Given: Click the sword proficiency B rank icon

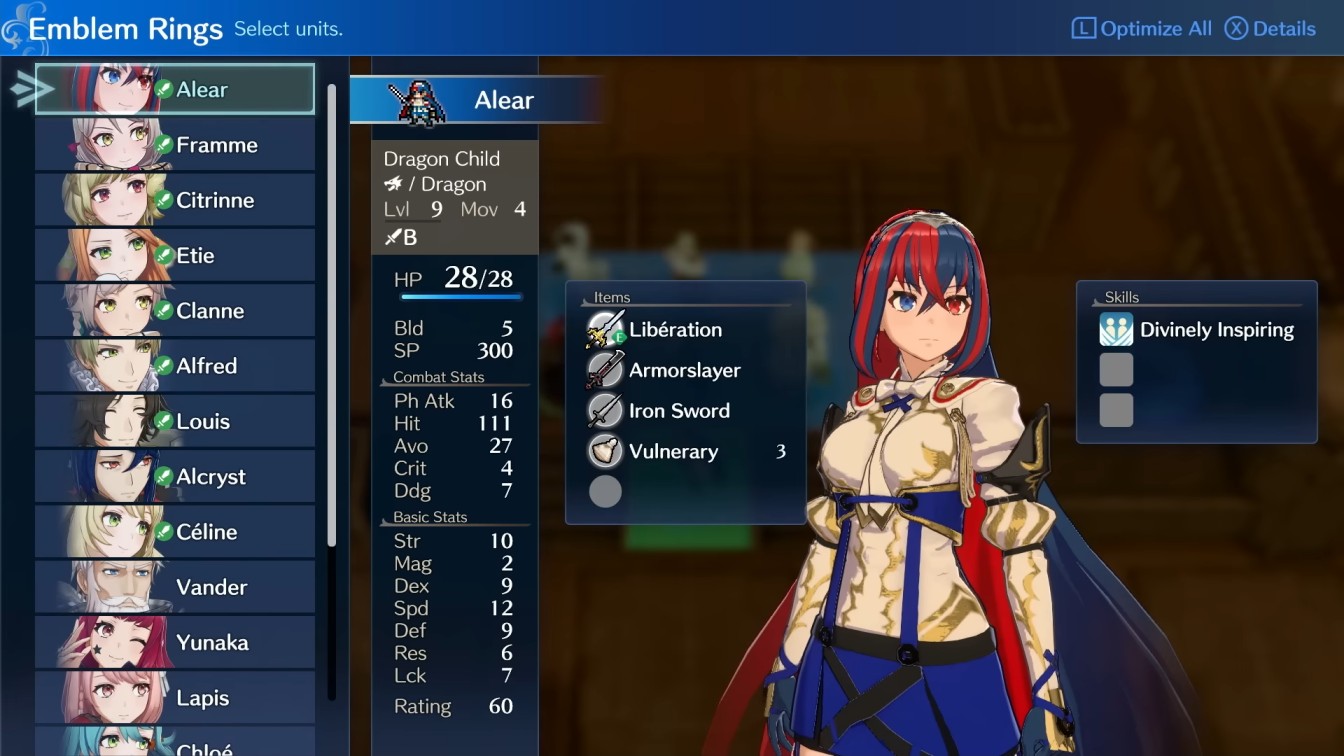Looking at the screenshot, I should tap(394, 237).
